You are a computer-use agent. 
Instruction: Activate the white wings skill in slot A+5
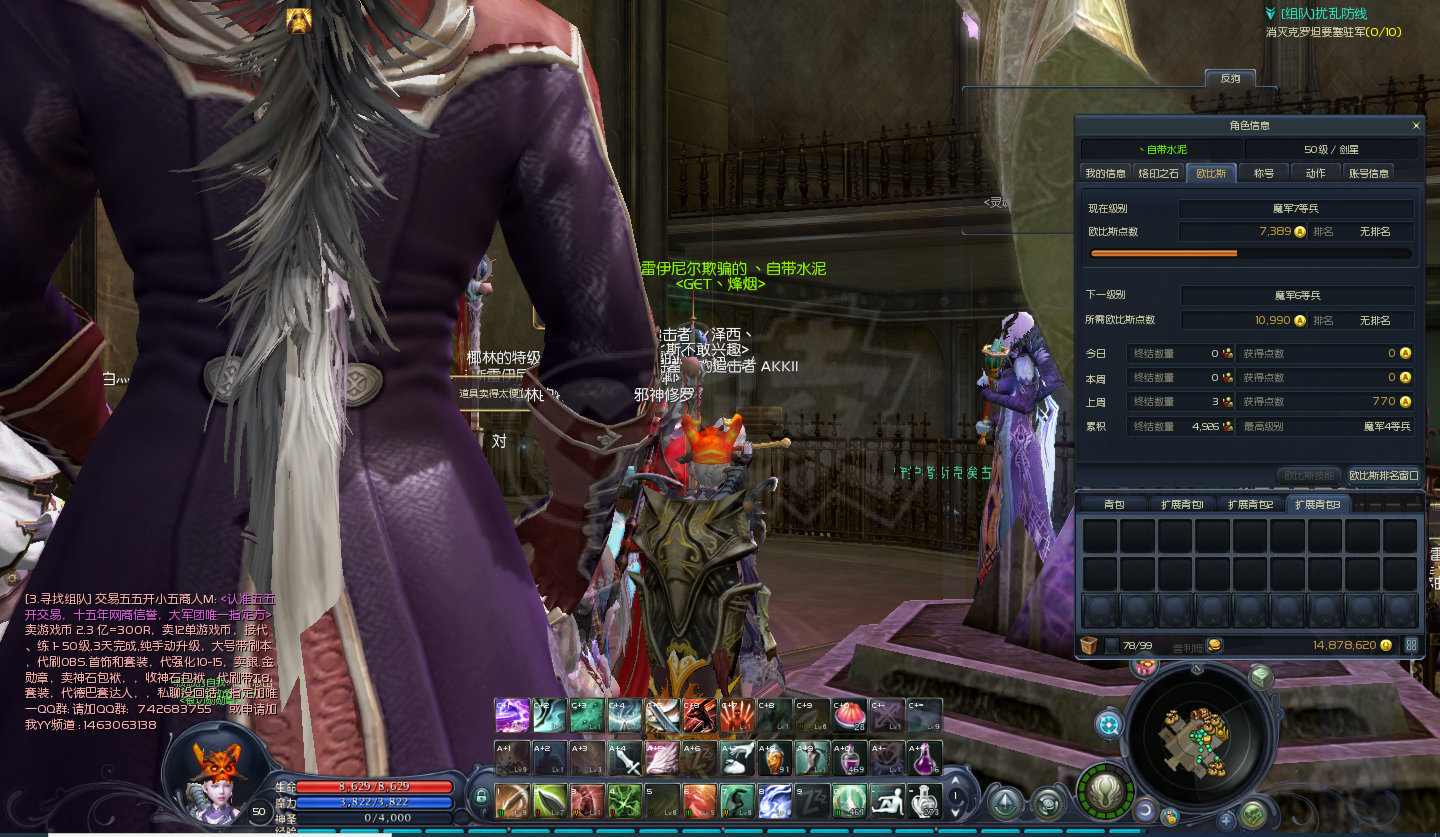[x=664, y=759]
